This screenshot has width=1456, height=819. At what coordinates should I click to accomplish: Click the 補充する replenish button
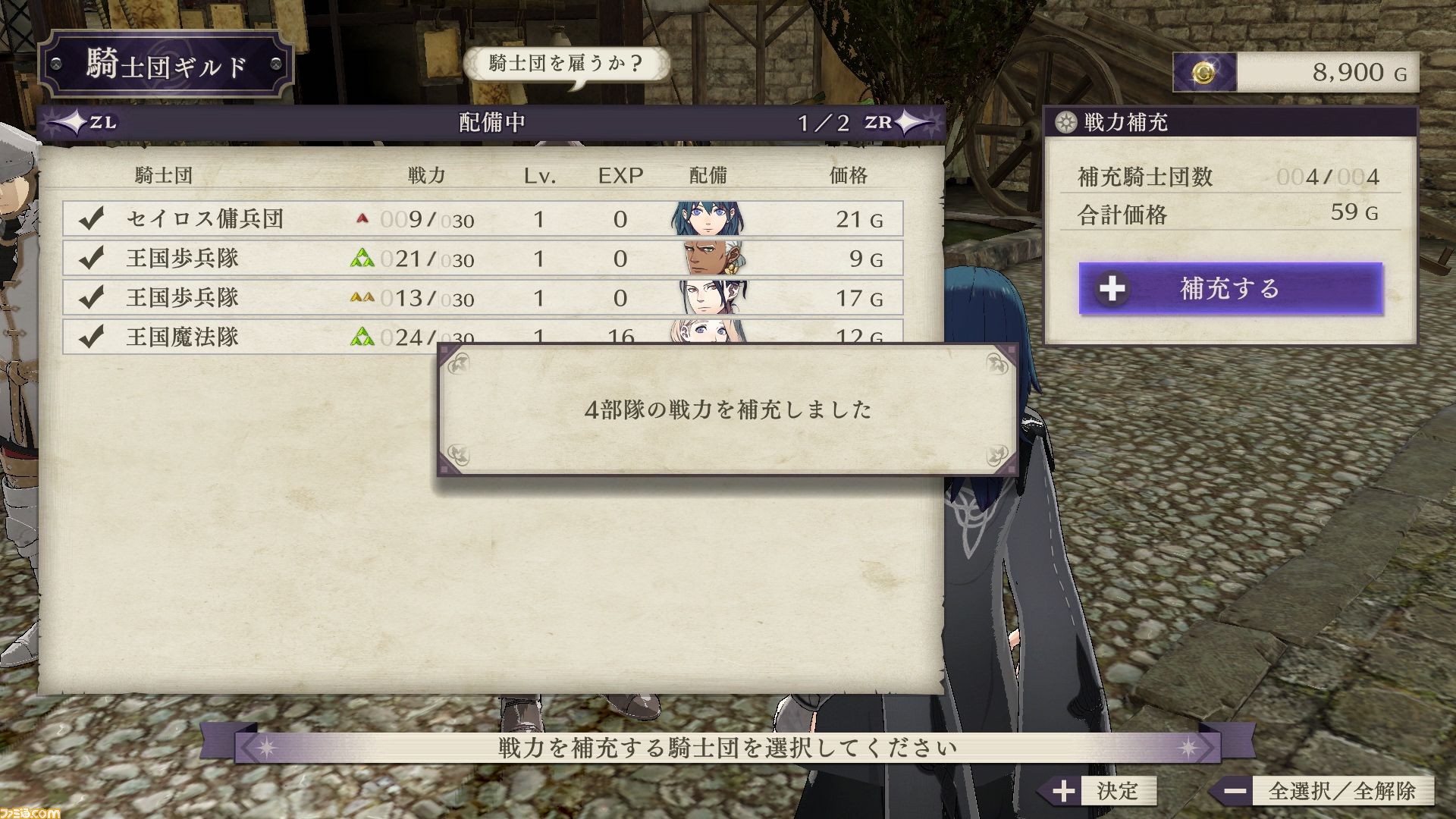point(1230,288)
